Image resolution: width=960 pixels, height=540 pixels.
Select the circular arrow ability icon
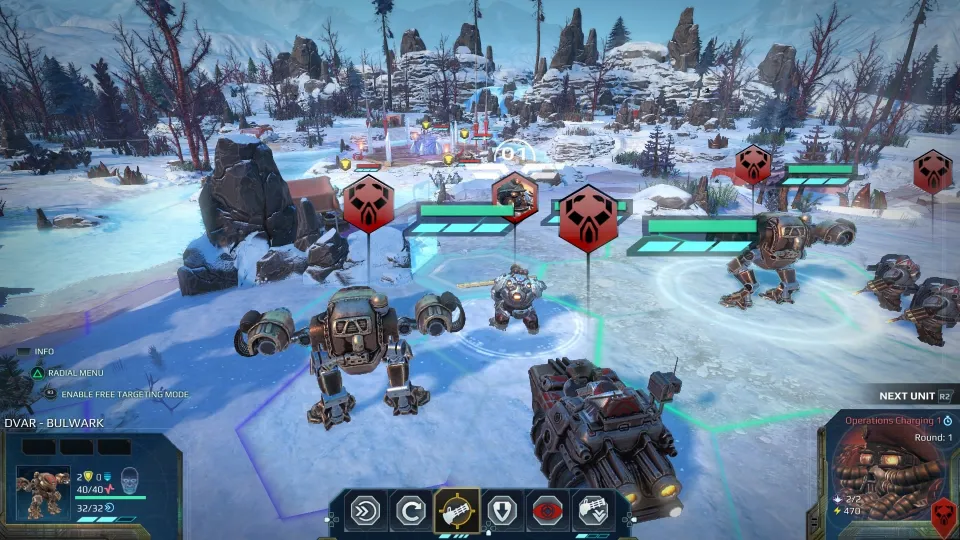point(410,511)
